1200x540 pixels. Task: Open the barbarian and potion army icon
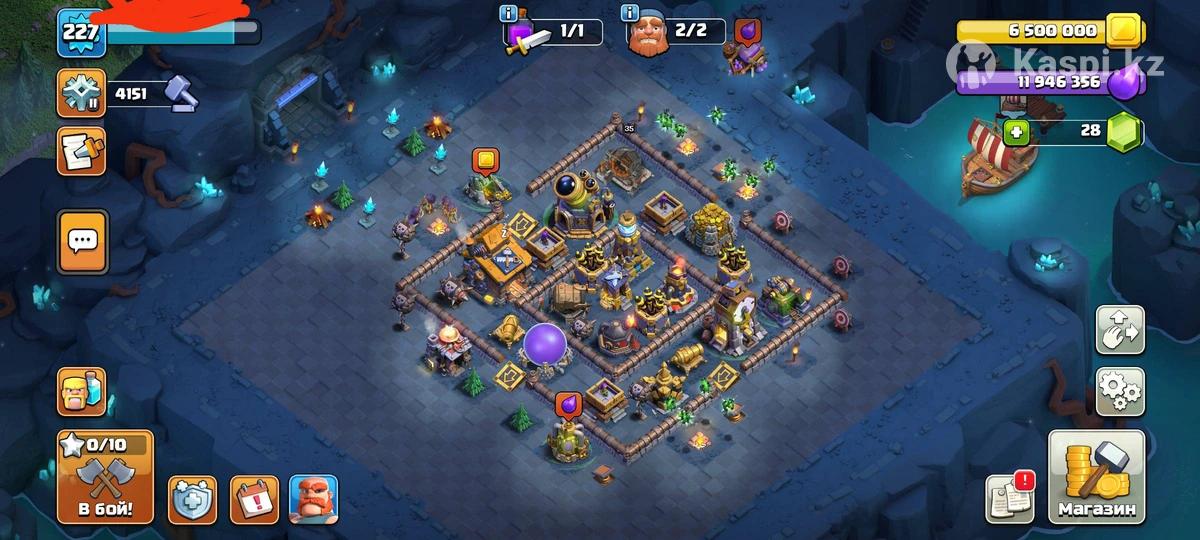(82, 392)
